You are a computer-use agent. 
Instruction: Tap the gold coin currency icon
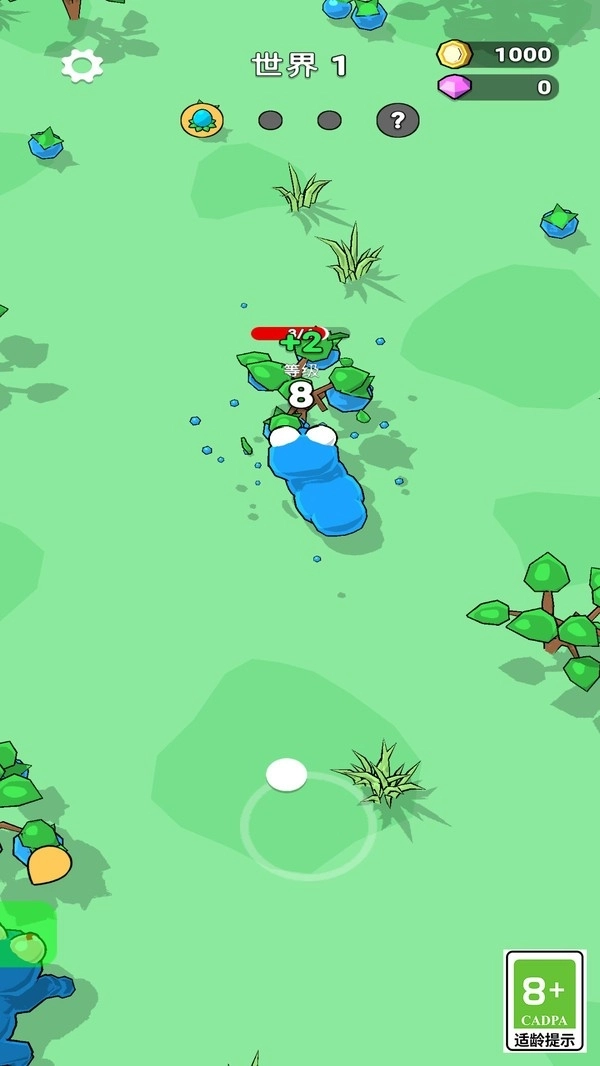455,54
